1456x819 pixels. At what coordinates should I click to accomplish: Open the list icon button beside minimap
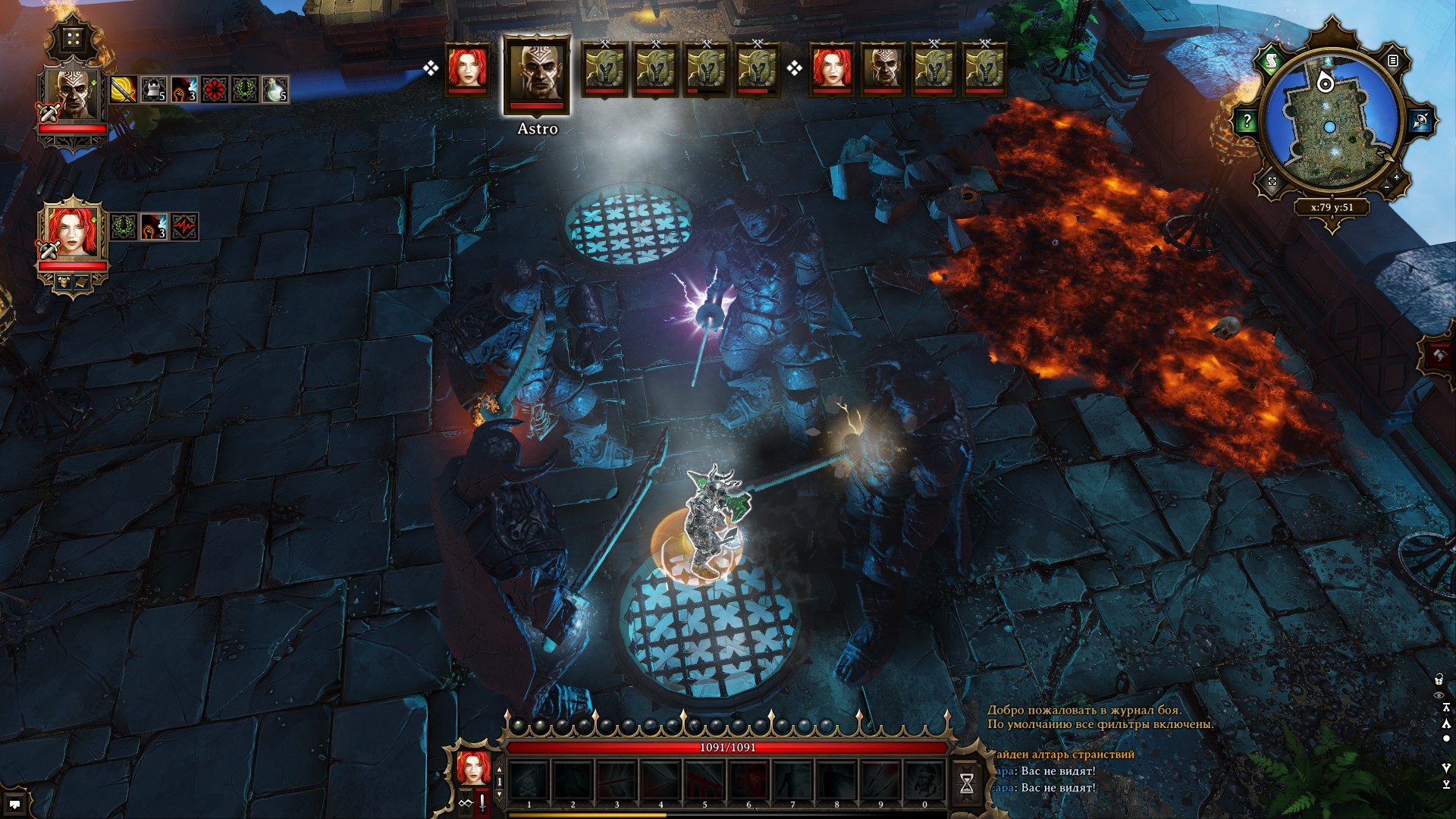pyautogui.click(x=1393, y=61)
